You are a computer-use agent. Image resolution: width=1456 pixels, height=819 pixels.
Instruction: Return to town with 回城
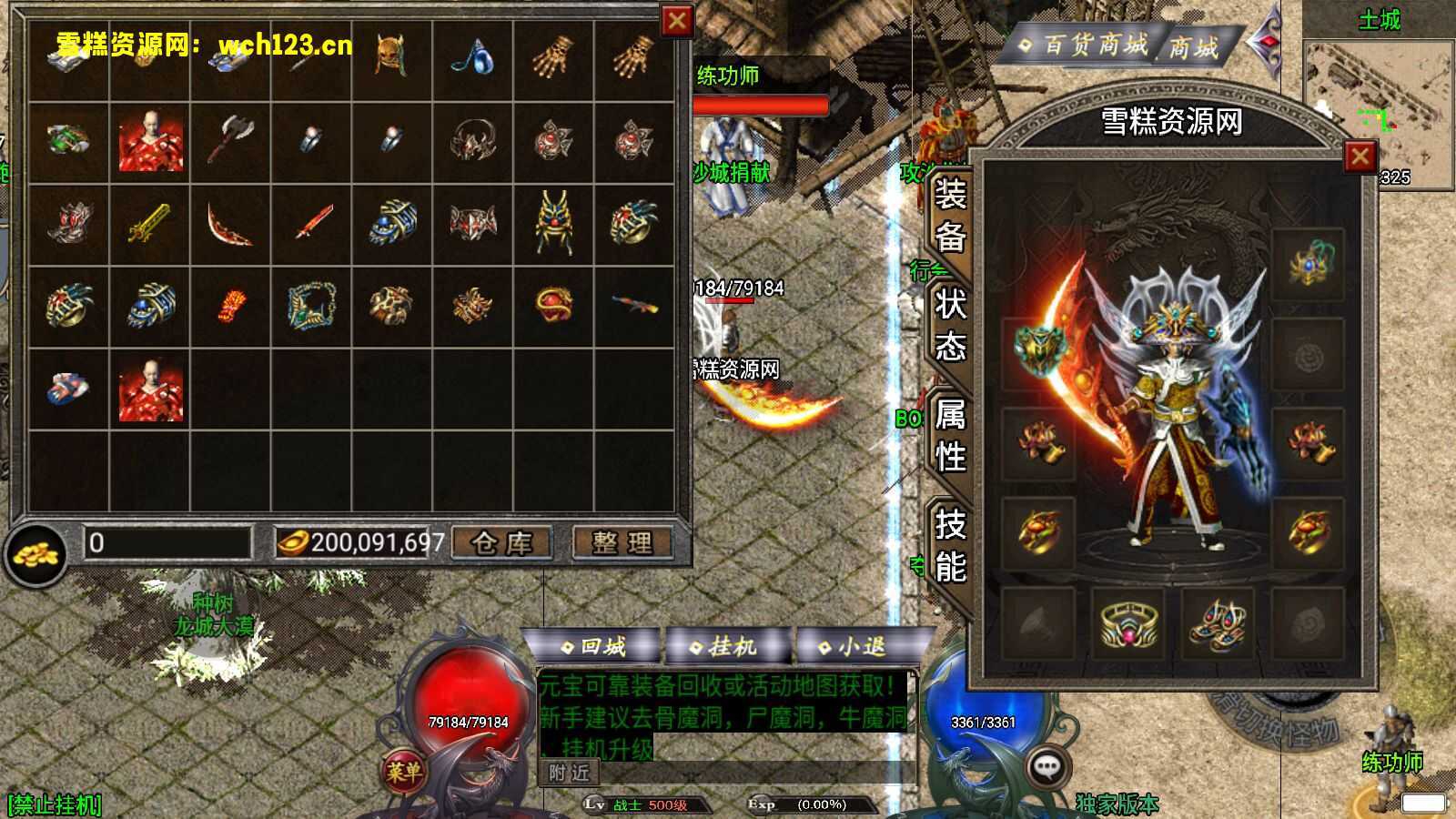coord(593,646)
